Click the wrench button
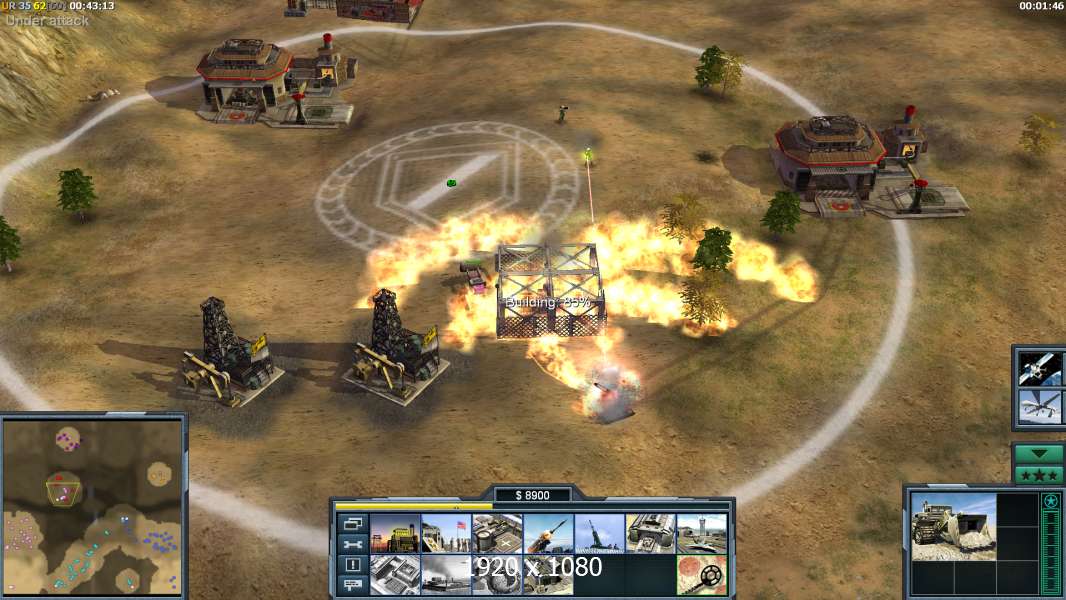The image size is (1066, 600). 352,545
